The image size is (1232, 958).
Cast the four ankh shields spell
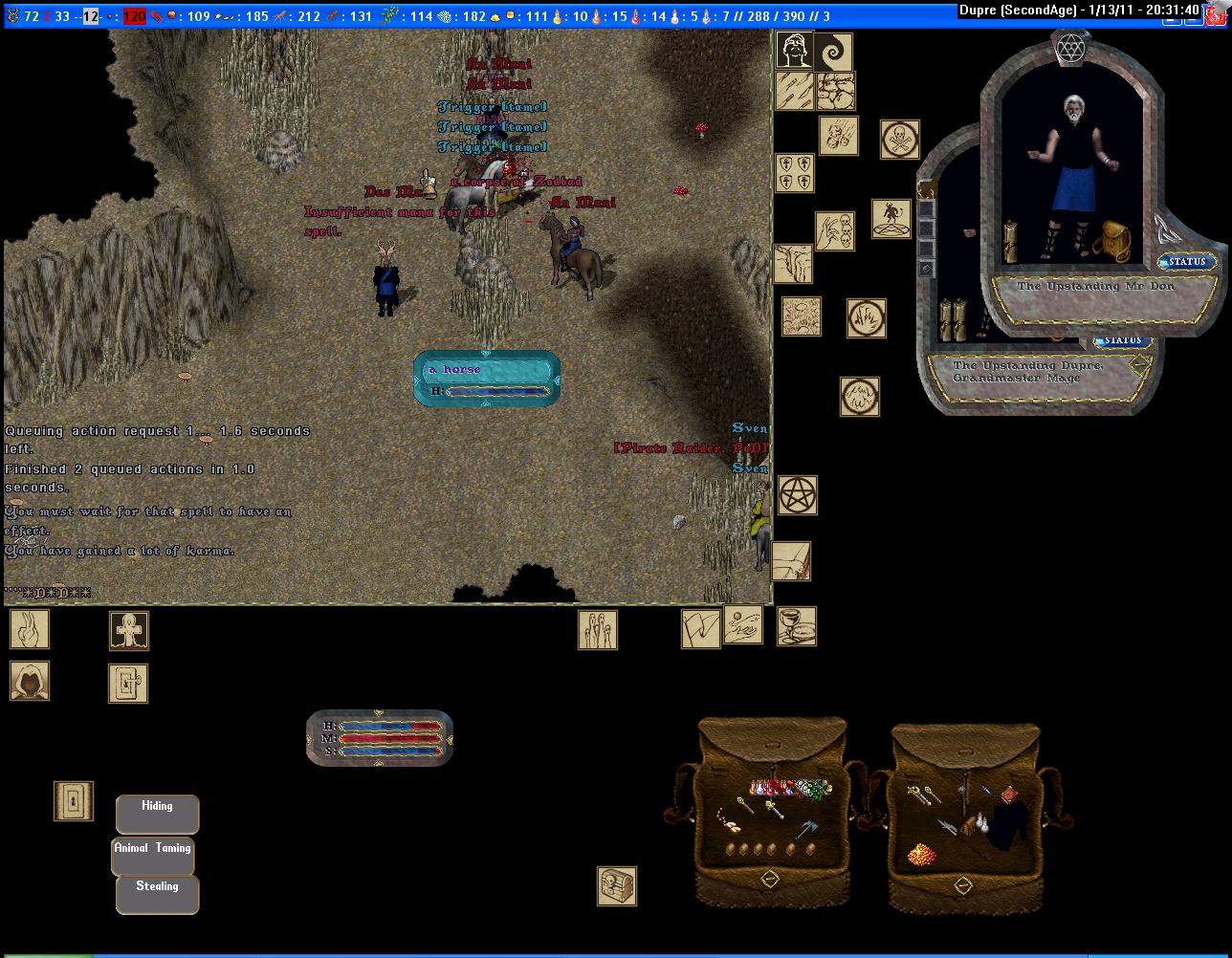coord(794,172)
